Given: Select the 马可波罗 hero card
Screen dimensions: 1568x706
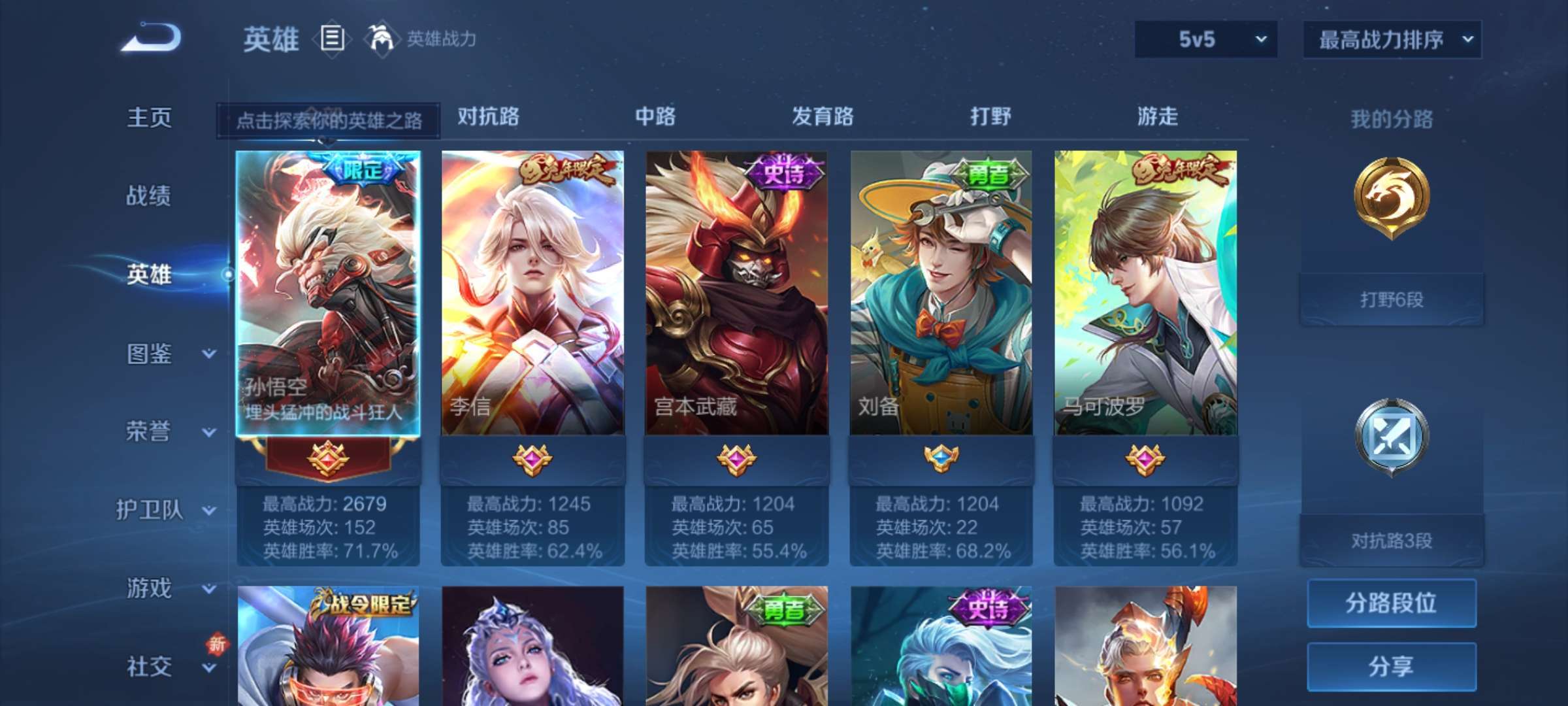Looking at the screenshot, I should pyautogui.click(x=1143, y=294).
